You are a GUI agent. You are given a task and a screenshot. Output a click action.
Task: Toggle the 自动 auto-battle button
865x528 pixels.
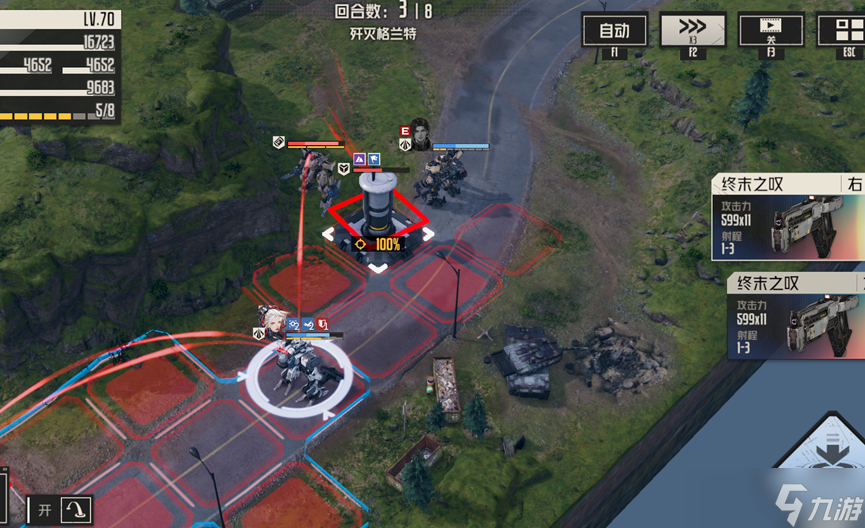[x=615, y=30]
